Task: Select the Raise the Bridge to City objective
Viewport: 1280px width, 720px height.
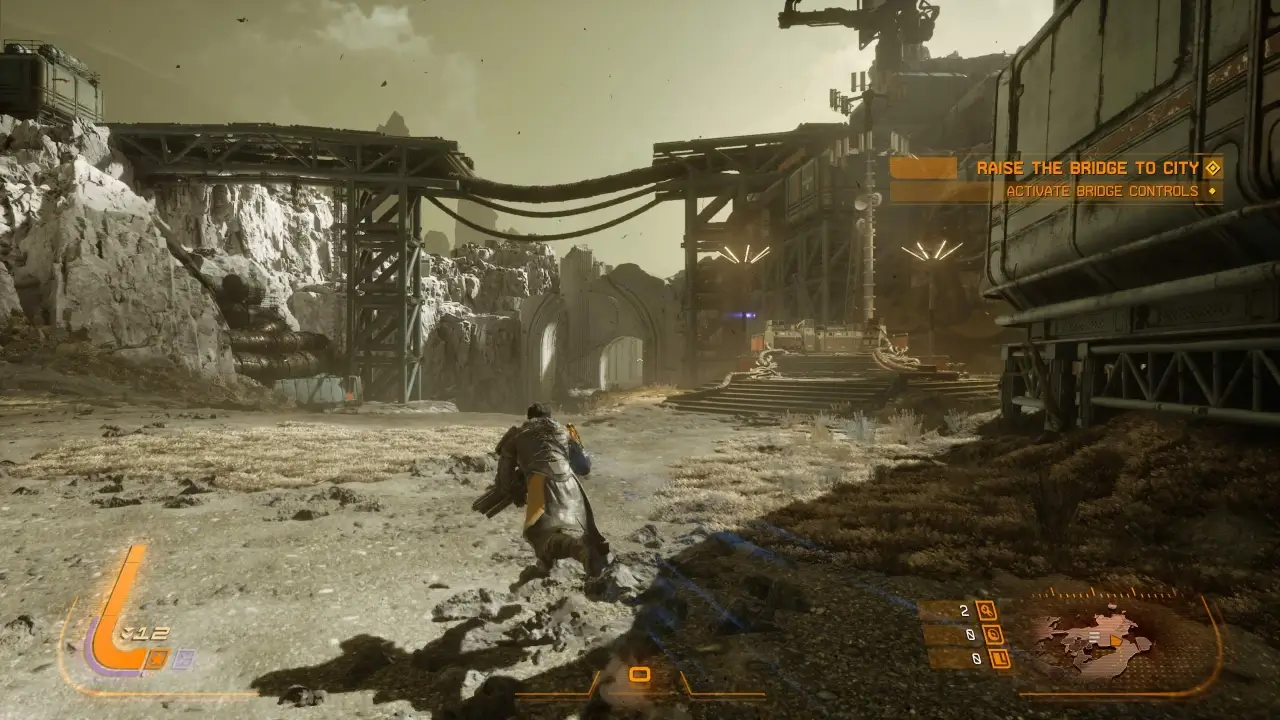Action: [1087, 168]
